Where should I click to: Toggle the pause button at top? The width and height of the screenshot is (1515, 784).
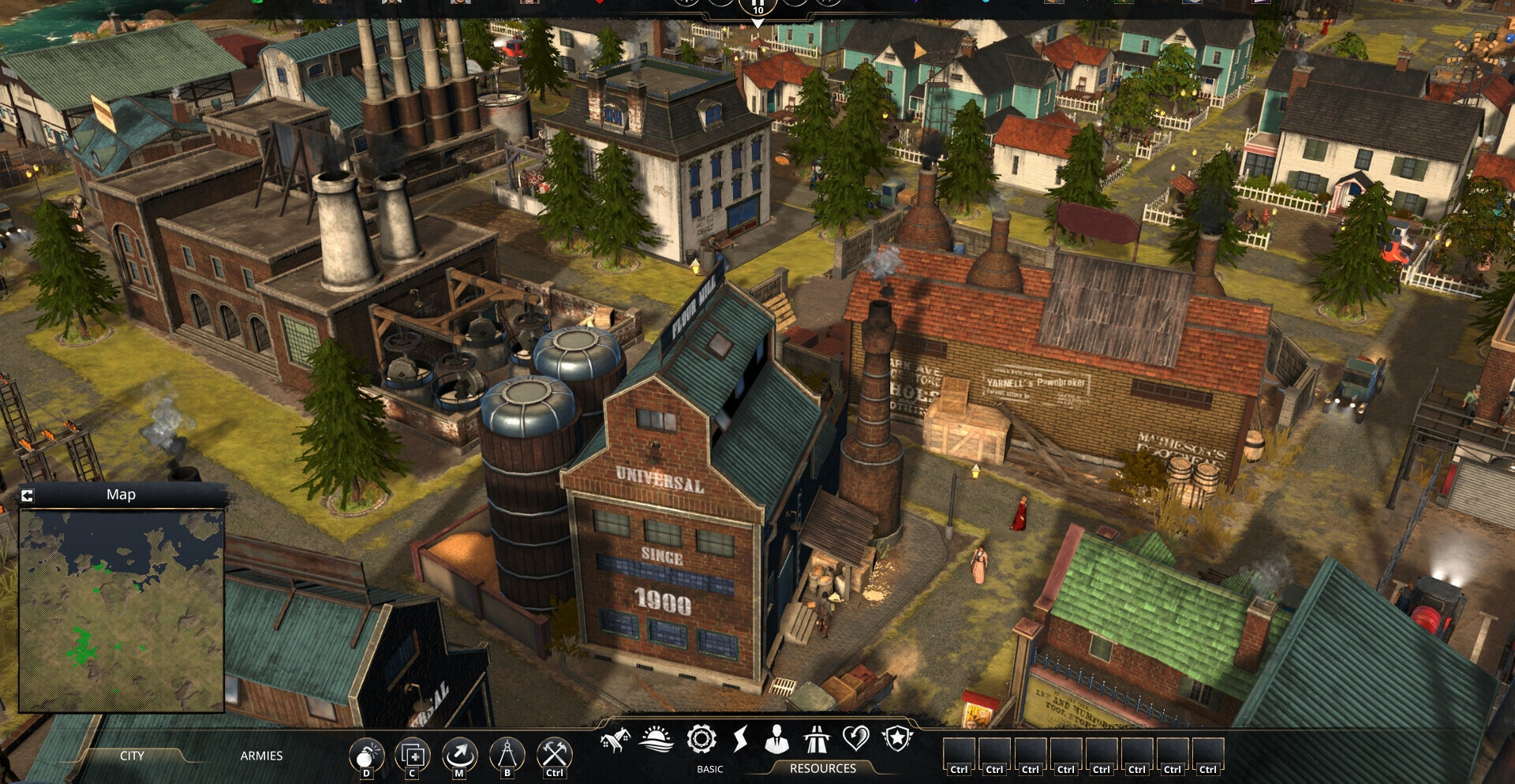[x=757, y=5]
